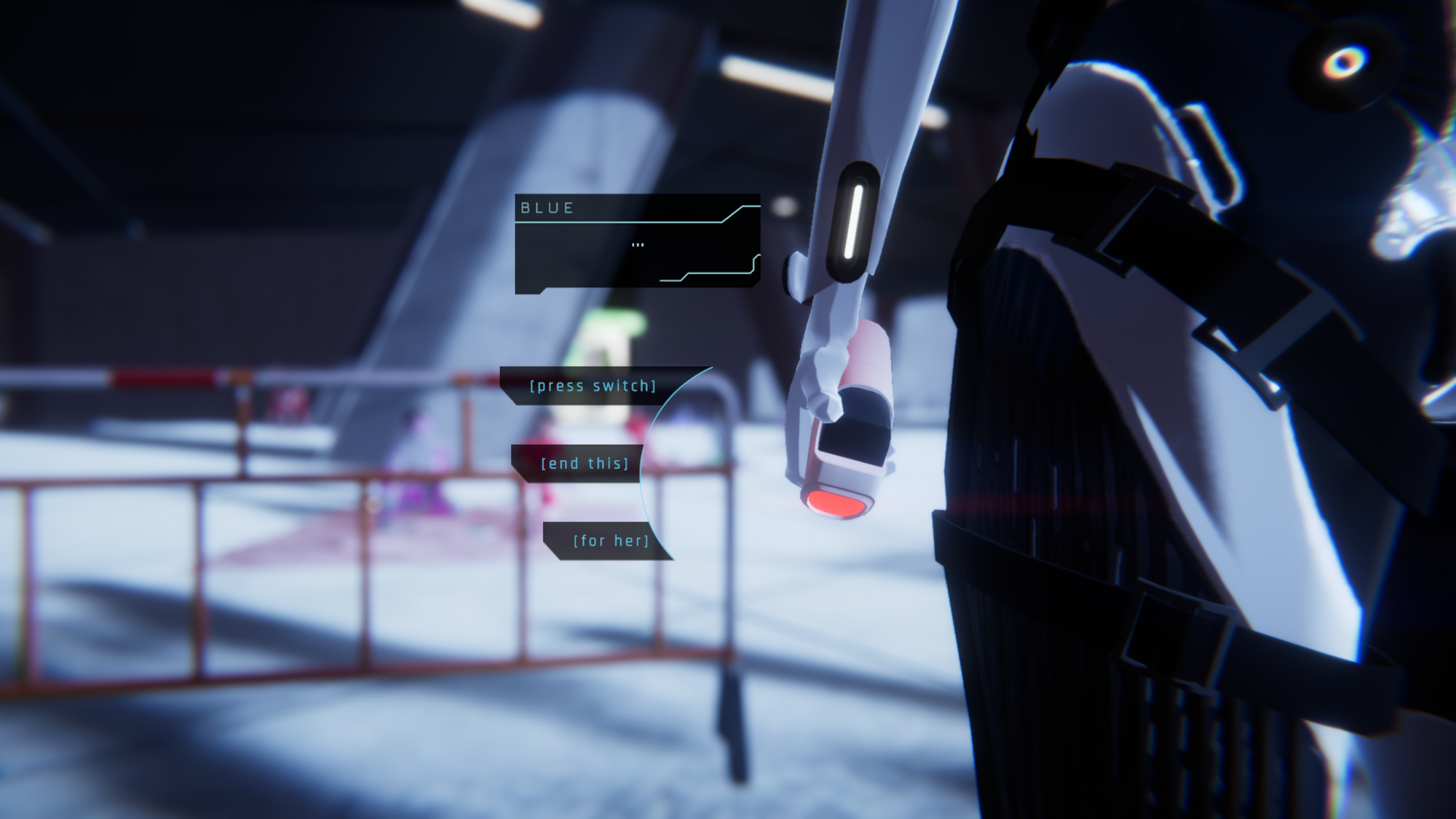The height and width of the screenshot is (819, 1456).
Task: Select the [press switch] dialogue option
Action: click(593, 386)
